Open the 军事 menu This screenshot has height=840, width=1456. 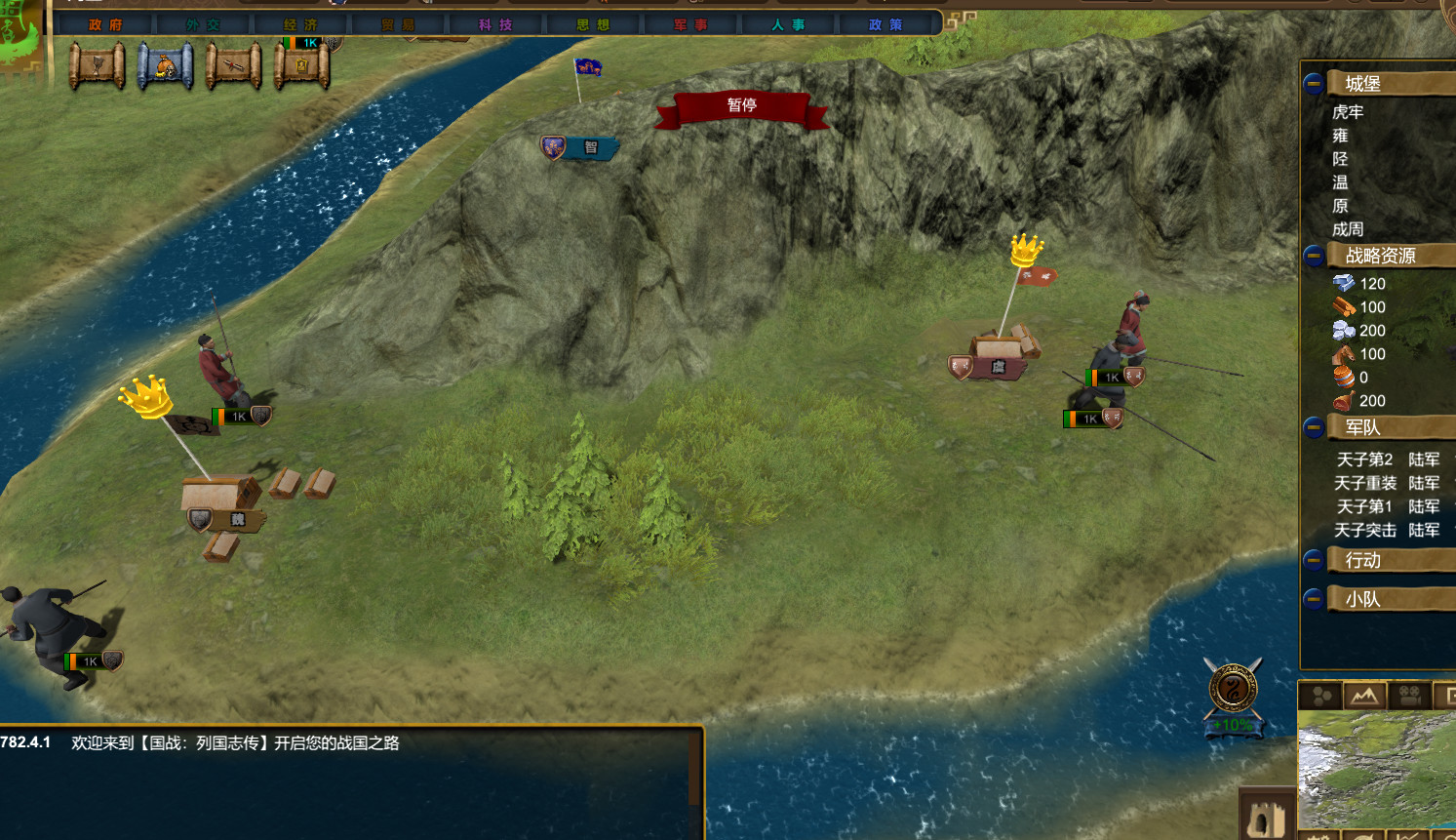[x=691, y=25]
